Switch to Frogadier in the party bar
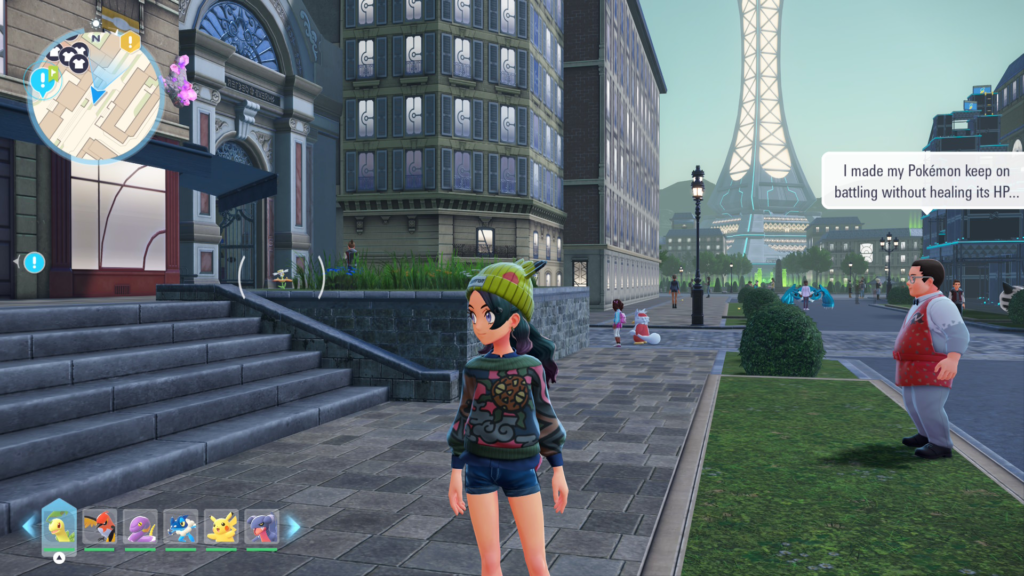Viewport: 1024px width, 576px height. 181,526
